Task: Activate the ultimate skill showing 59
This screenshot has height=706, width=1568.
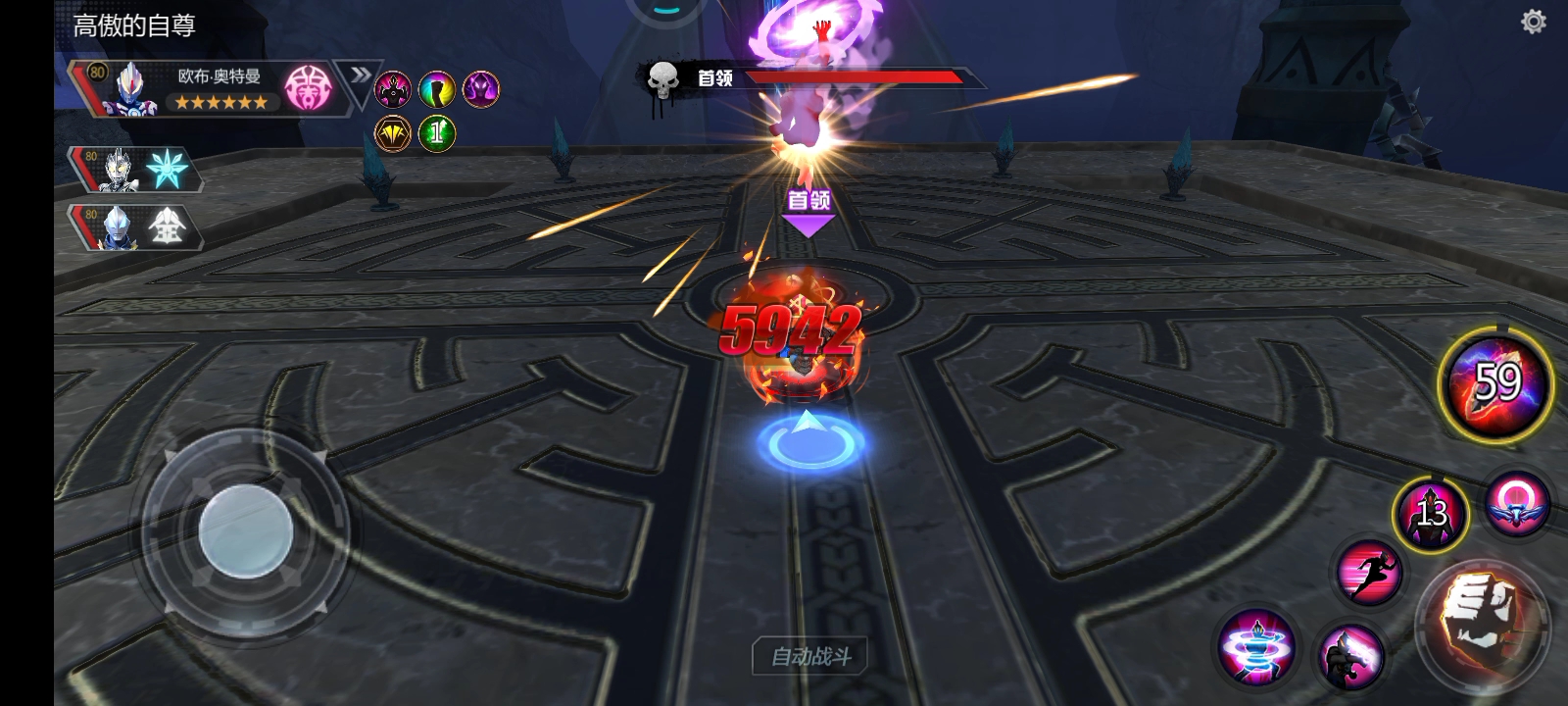Action: click(1495, 383)
